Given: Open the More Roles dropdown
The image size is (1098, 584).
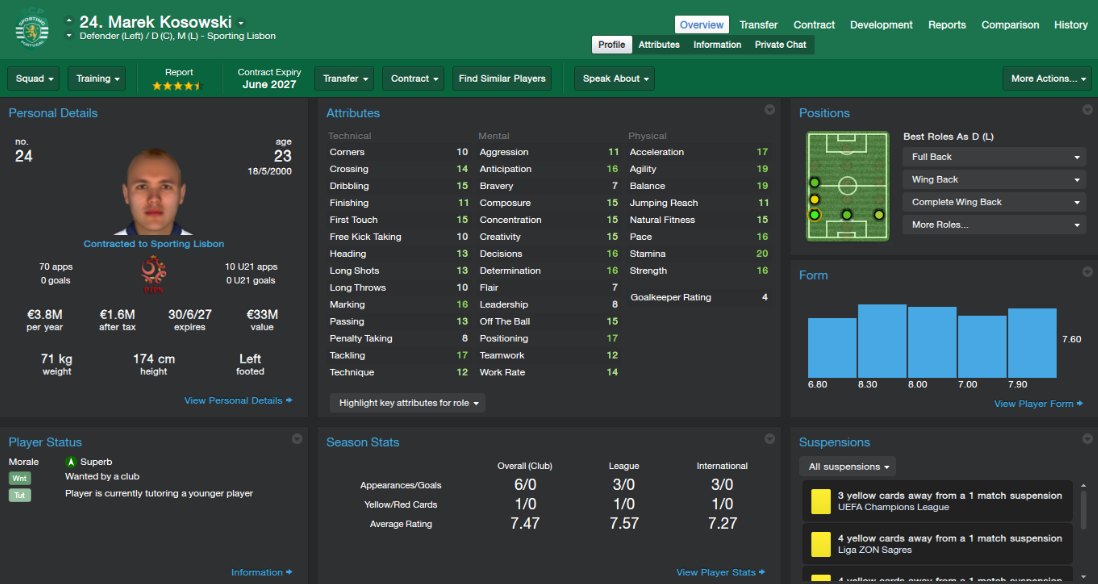Looking at the screenshot, I should click(994, 225).
